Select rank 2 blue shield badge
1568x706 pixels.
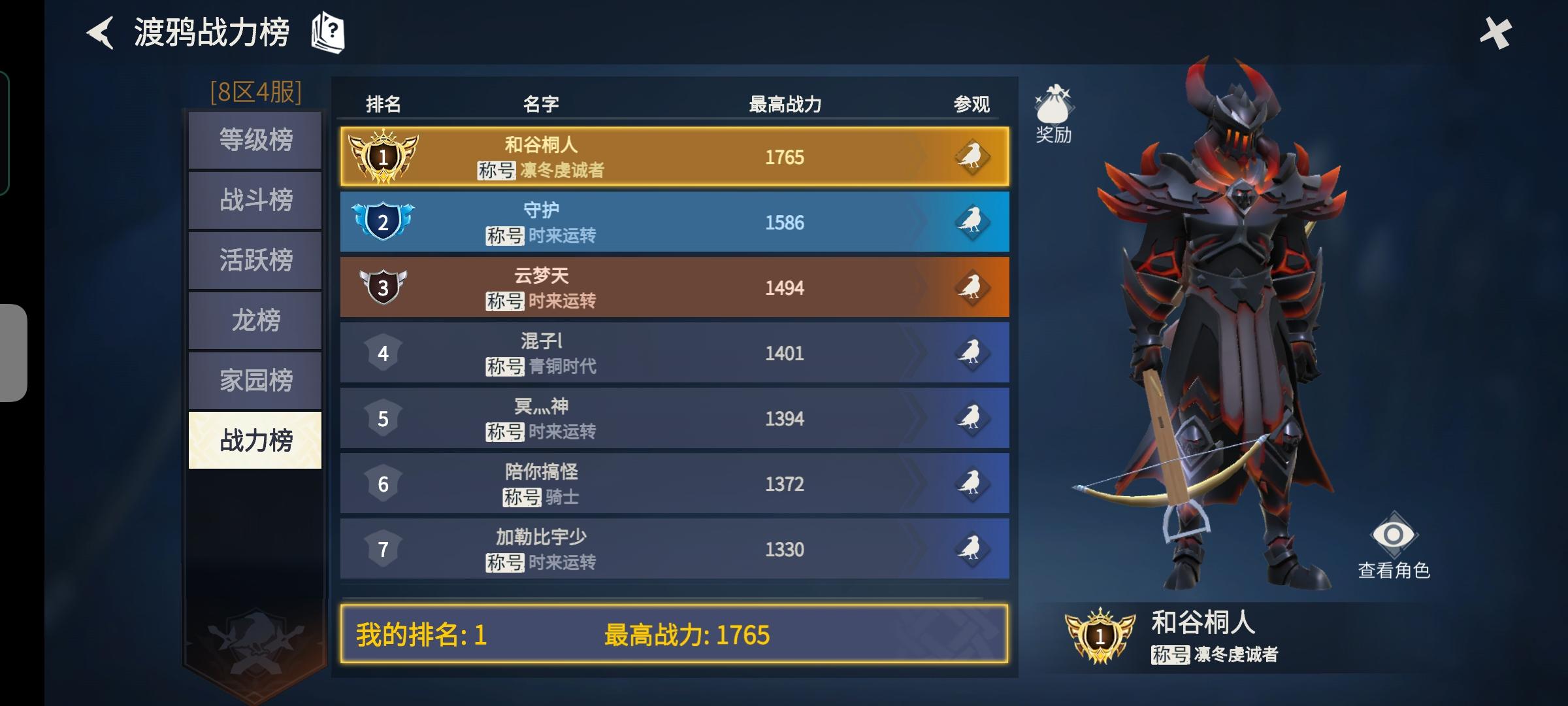(x=384, y=222)
